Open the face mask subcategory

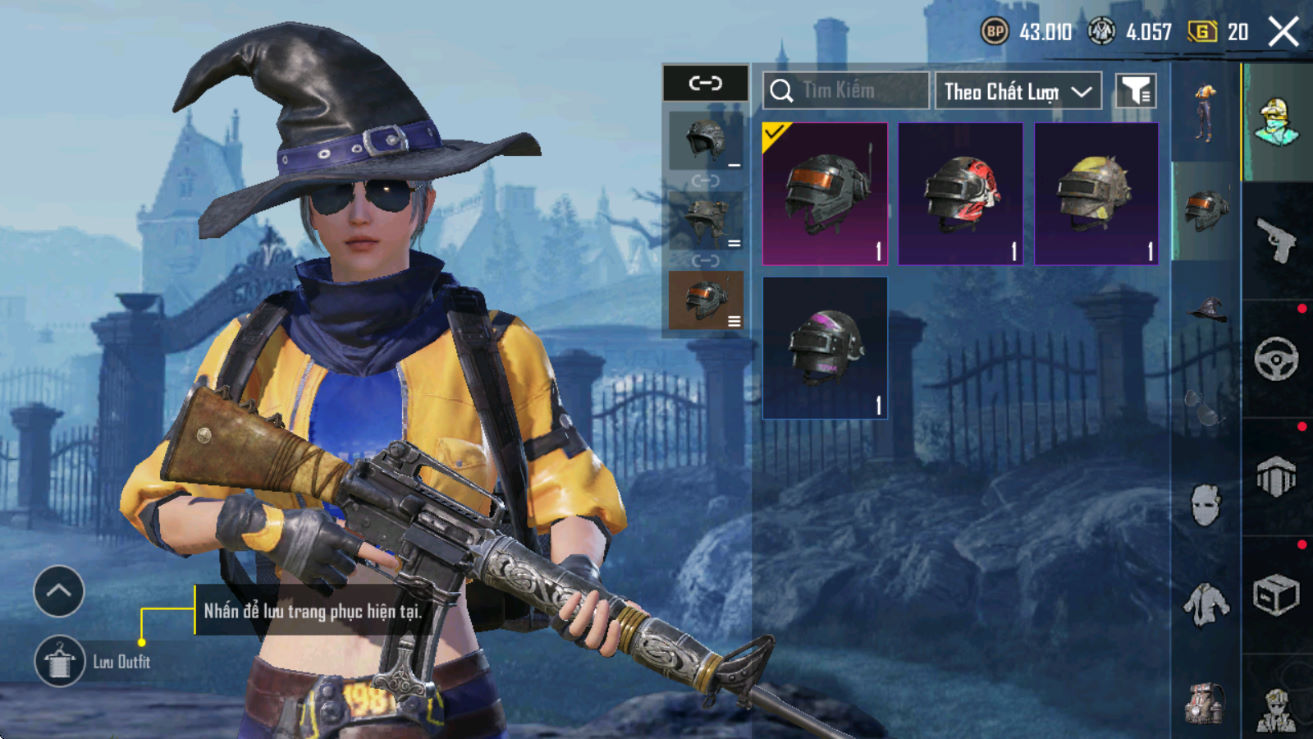coord(1206,505)
